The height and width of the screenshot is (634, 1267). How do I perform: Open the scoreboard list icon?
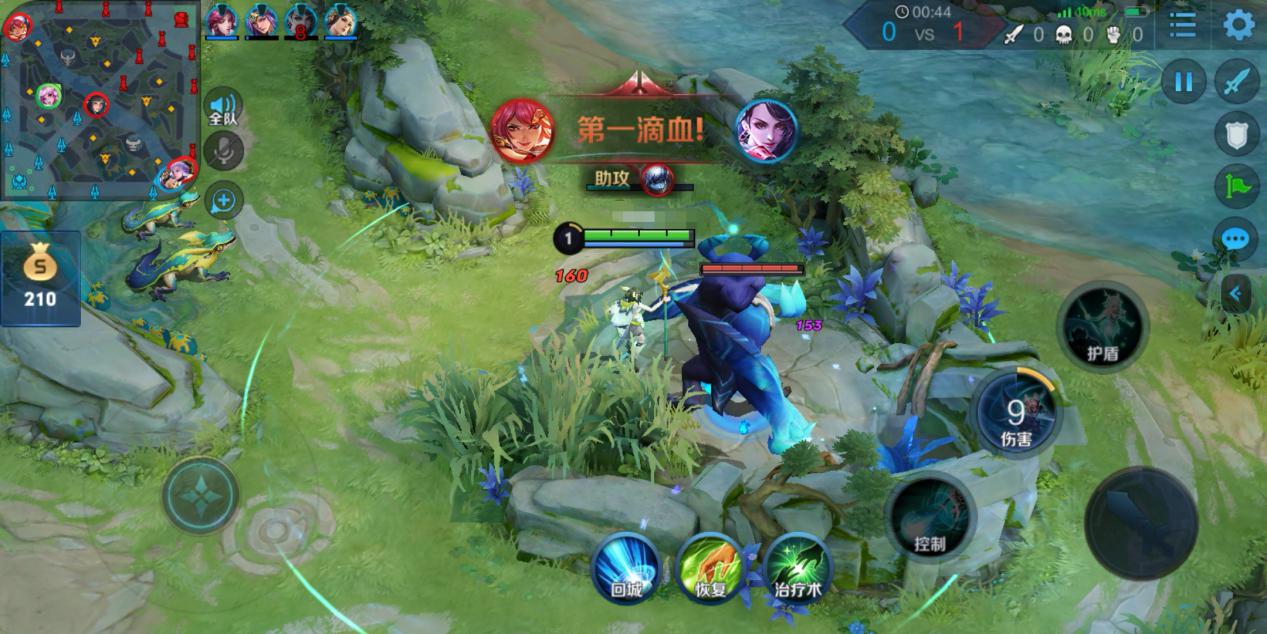coord(1183,24)
